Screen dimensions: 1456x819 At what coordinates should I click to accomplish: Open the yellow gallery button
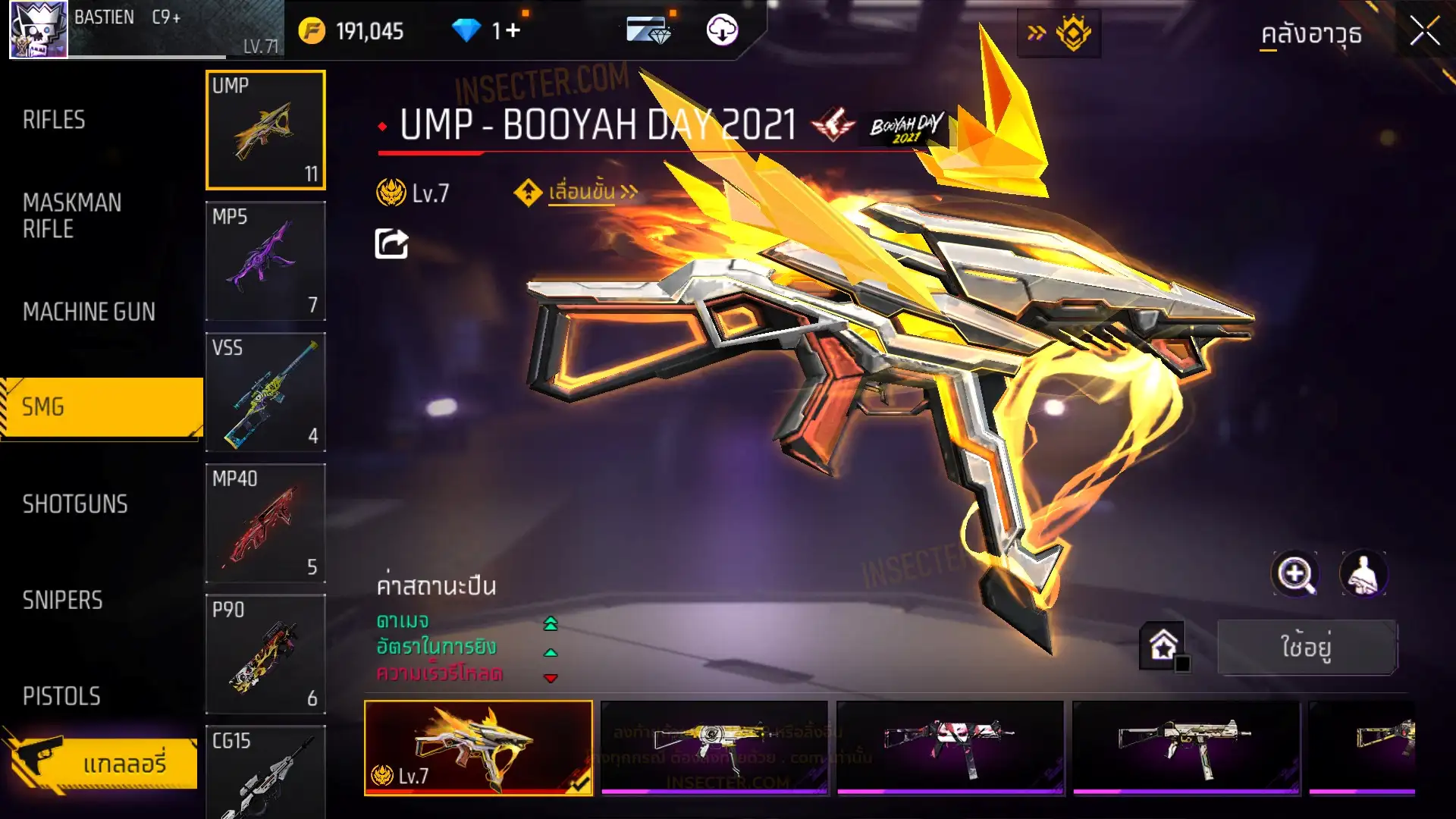click(x=102, y=763)
